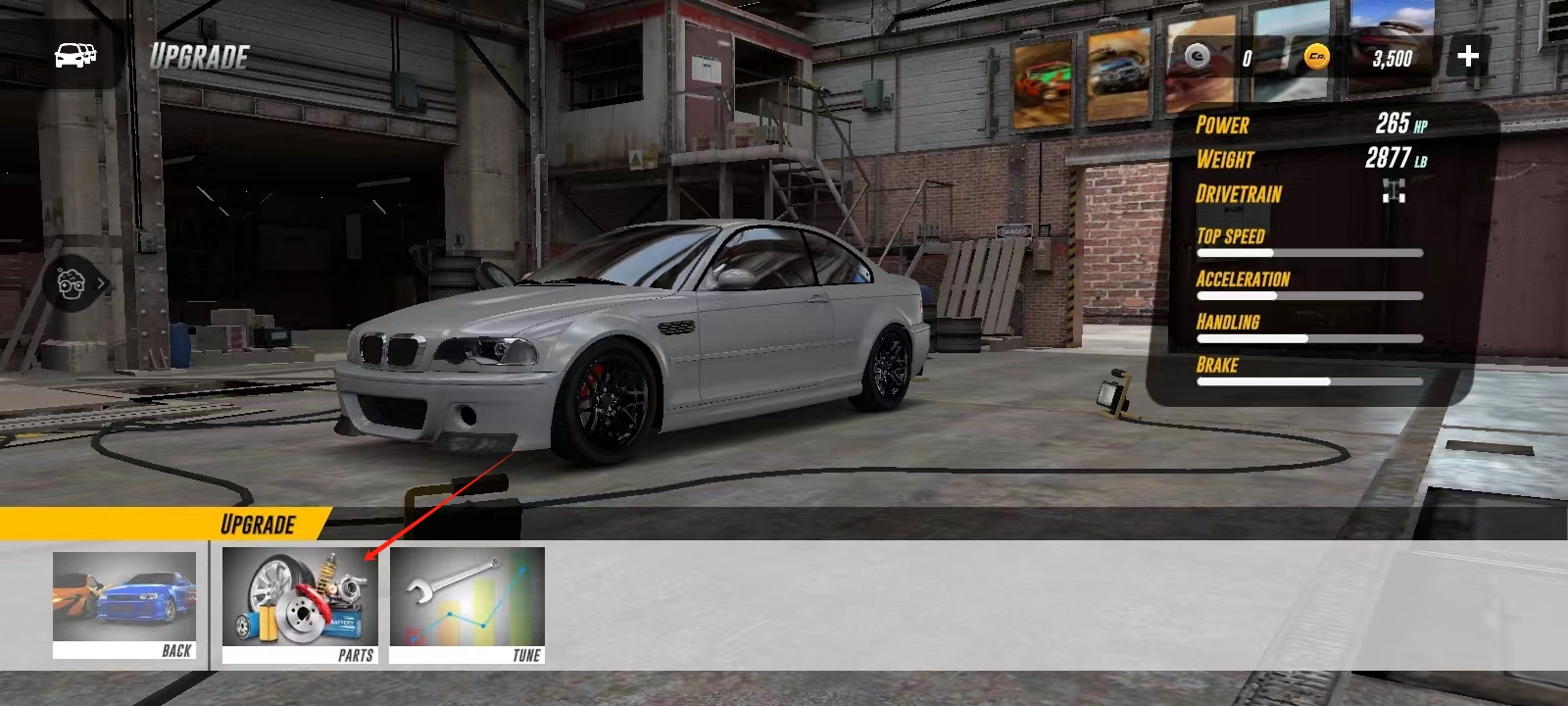Open the Parts upgrade menu
Image resolution: width=1568 pixels, height=706 pixels.
coord(300,606)
